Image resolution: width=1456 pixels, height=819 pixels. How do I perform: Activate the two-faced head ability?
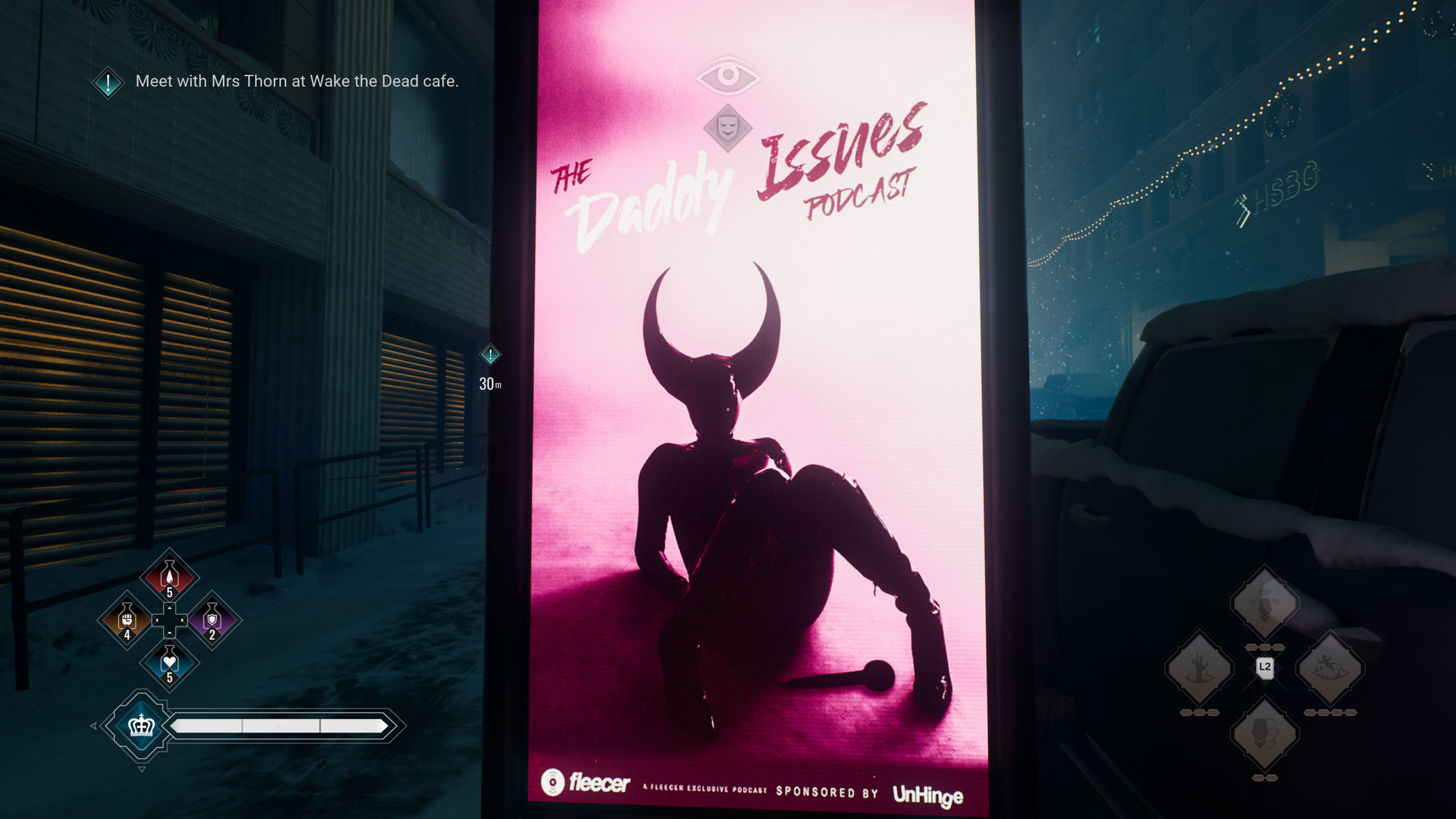pyautogui.click(x=1264, y=733)
